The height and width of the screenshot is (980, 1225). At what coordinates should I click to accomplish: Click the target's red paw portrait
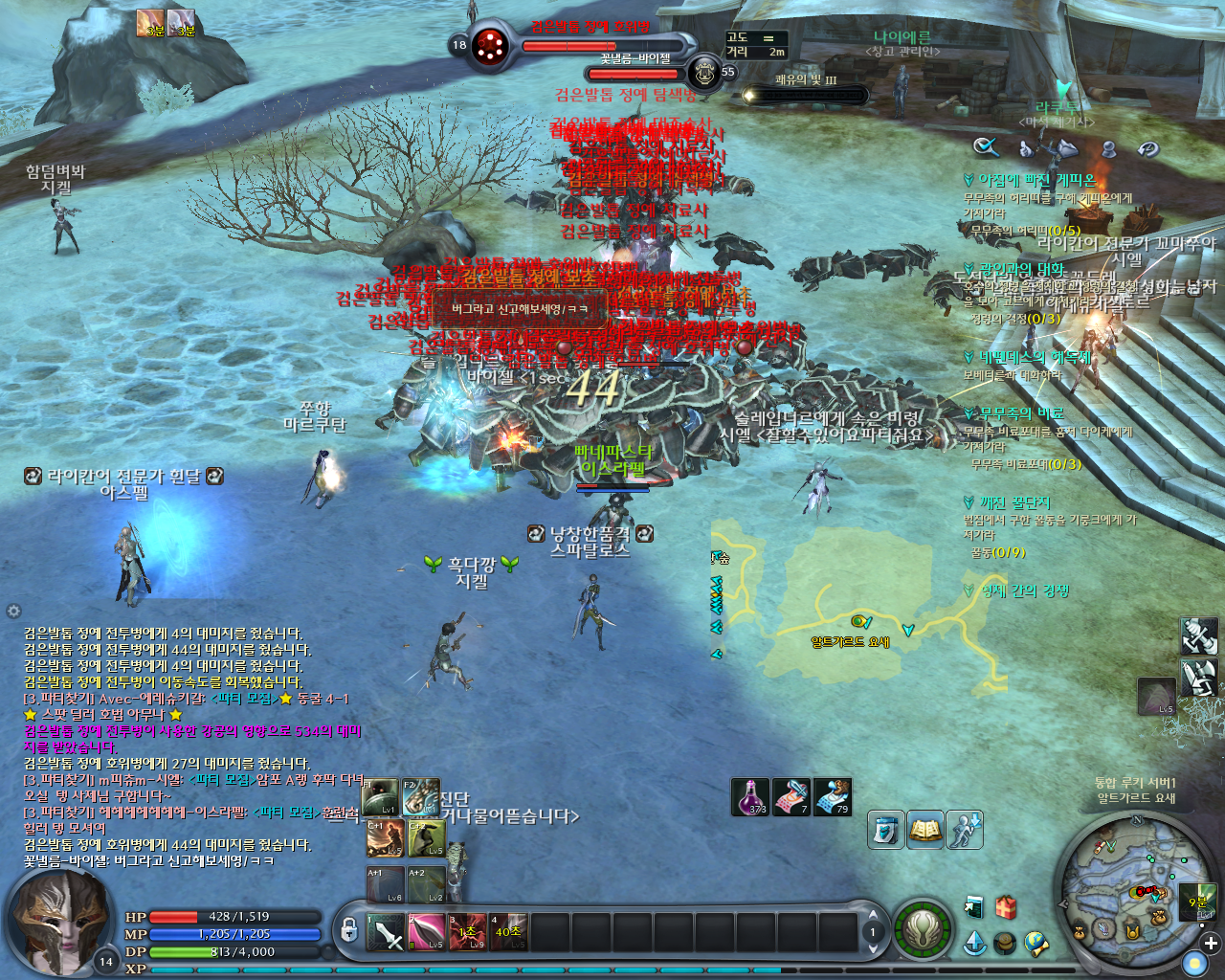click(x=491, y=44)
